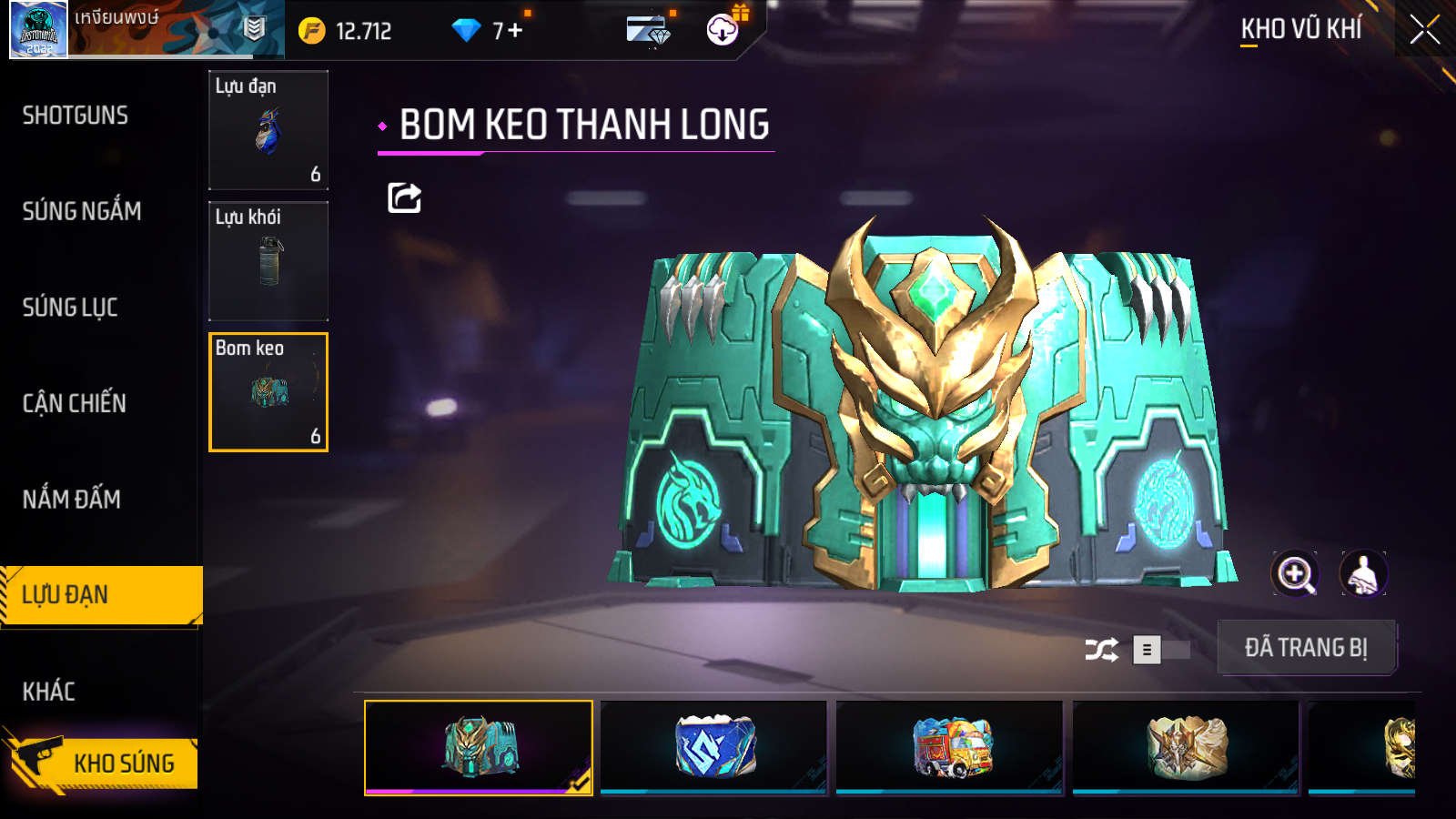Select the Lựu đạn grenade slot
The image size is (1456, 819).
point(268,130)
